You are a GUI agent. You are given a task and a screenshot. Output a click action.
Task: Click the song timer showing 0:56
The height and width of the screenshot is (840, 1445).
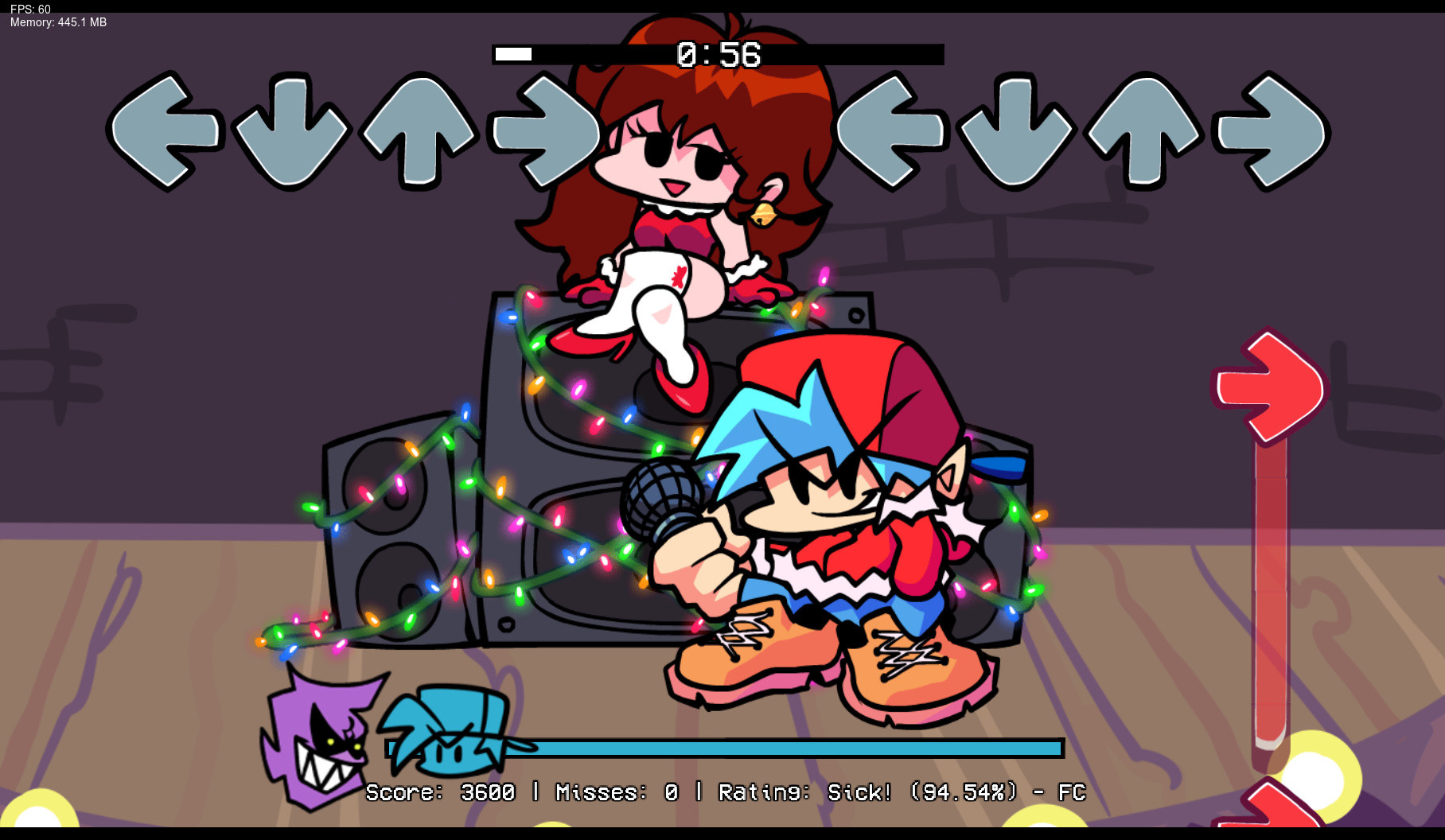(x=719, y=54)
